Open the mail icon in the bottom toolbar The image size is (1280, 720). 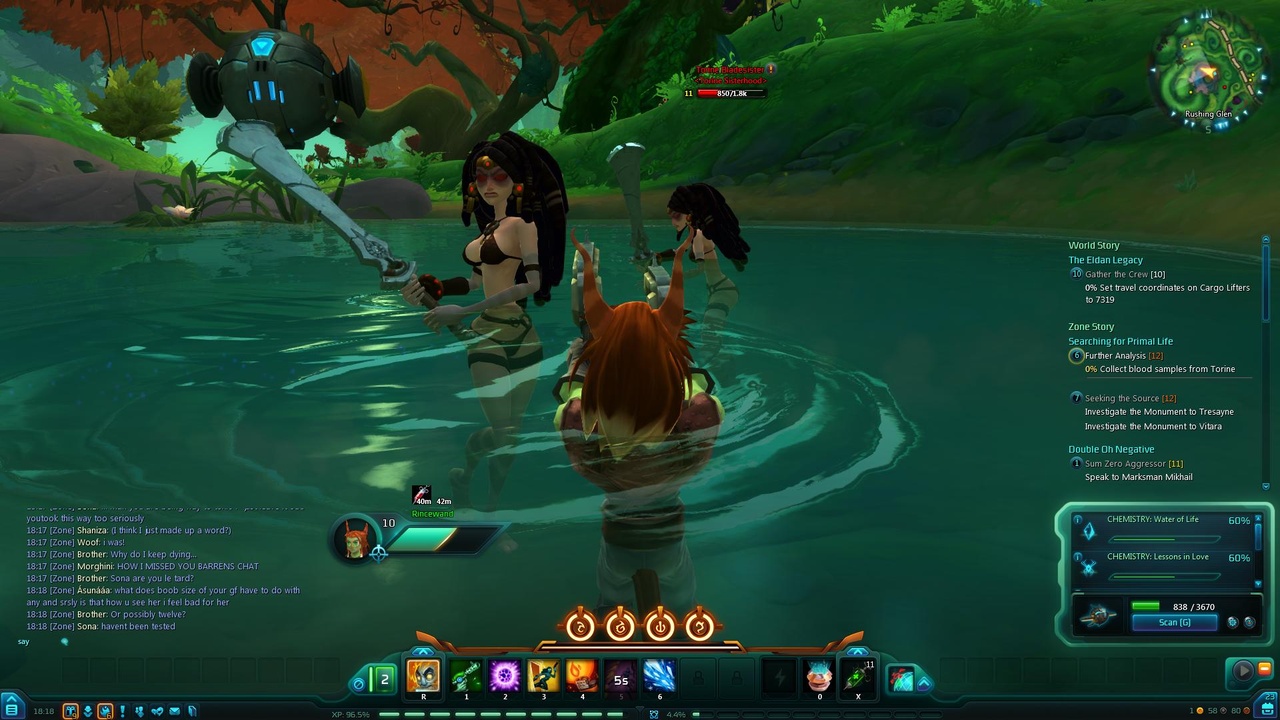point(174,710)
